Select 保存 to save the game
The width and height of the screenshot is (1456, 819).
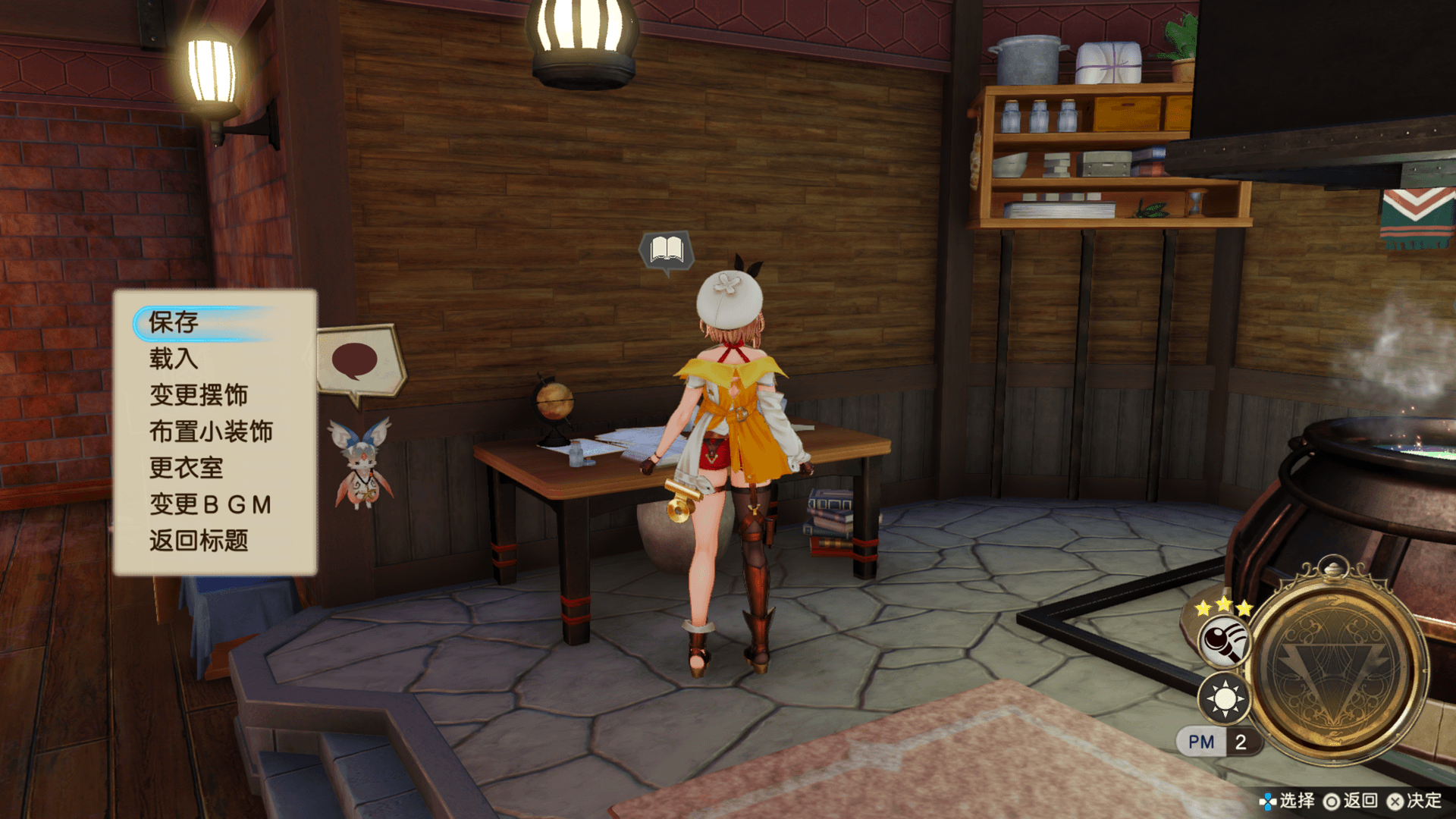(174, 322)
